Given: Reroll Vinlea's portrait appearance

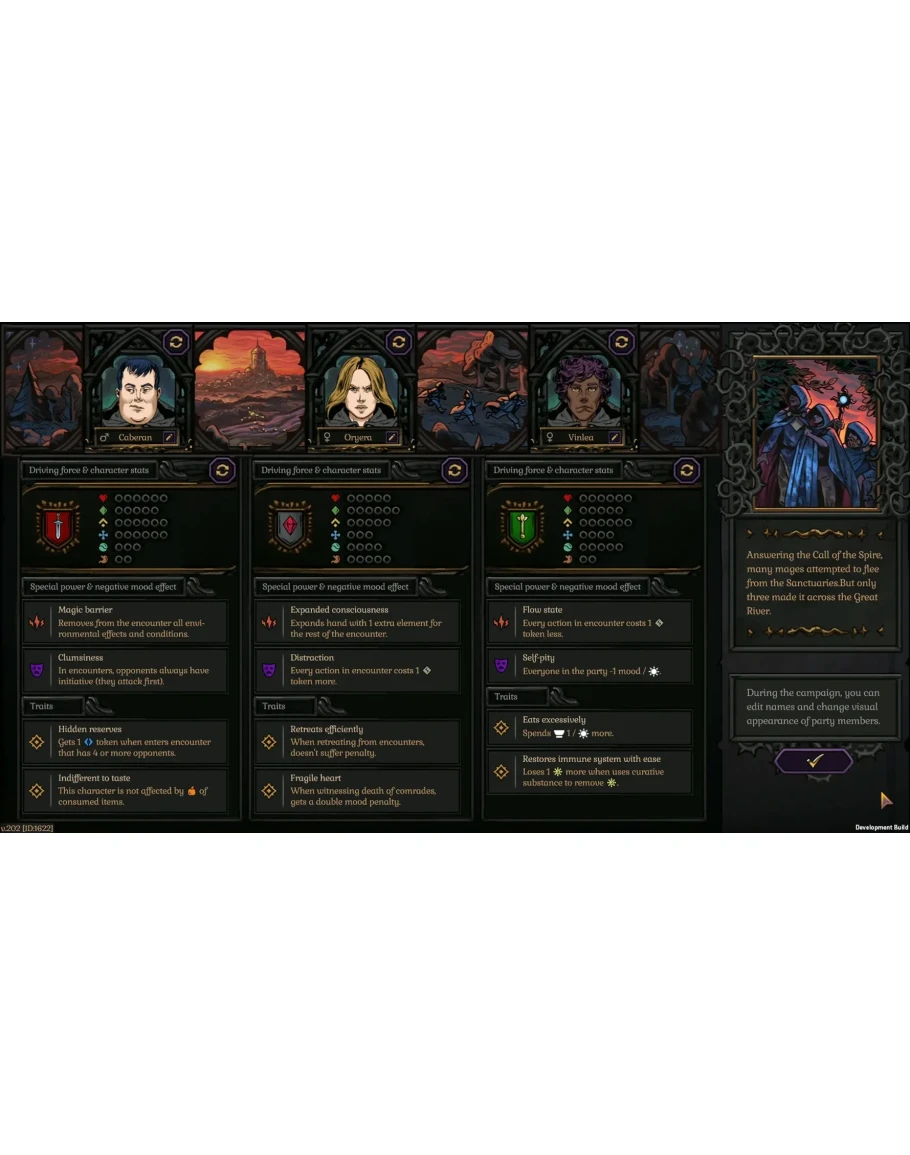Looking at the screenshot, I should click(622, 342).
